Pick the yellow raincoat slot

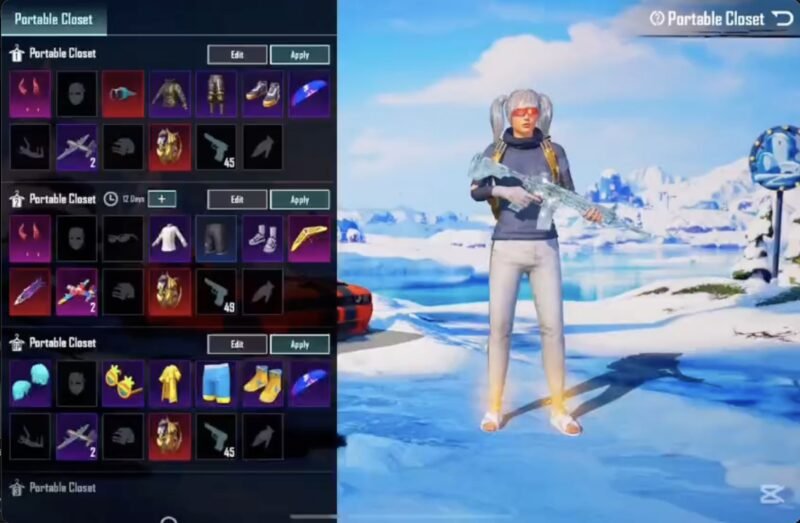click(170, 383)
